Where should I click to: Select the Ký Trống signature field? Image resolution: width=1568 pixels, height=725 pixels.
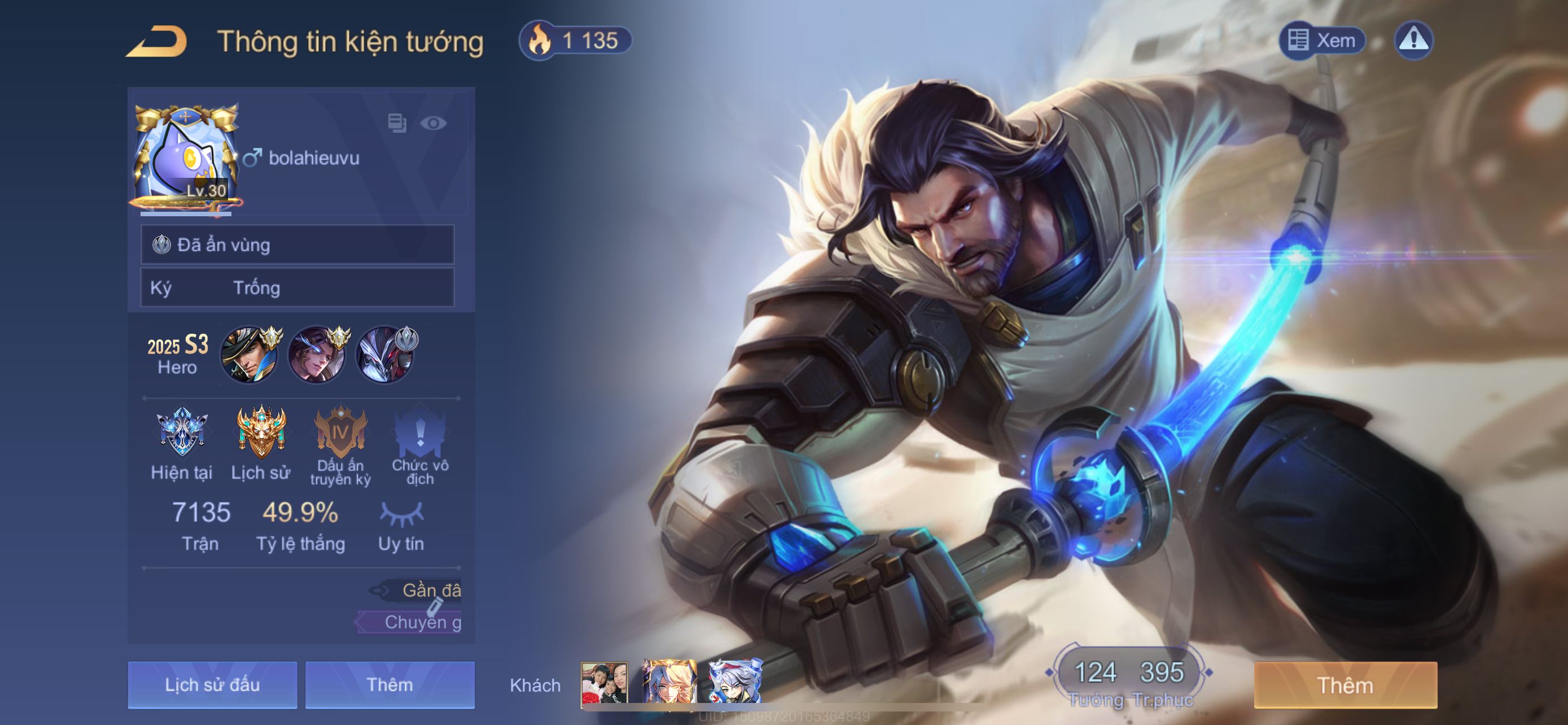[x=297, y=287]
